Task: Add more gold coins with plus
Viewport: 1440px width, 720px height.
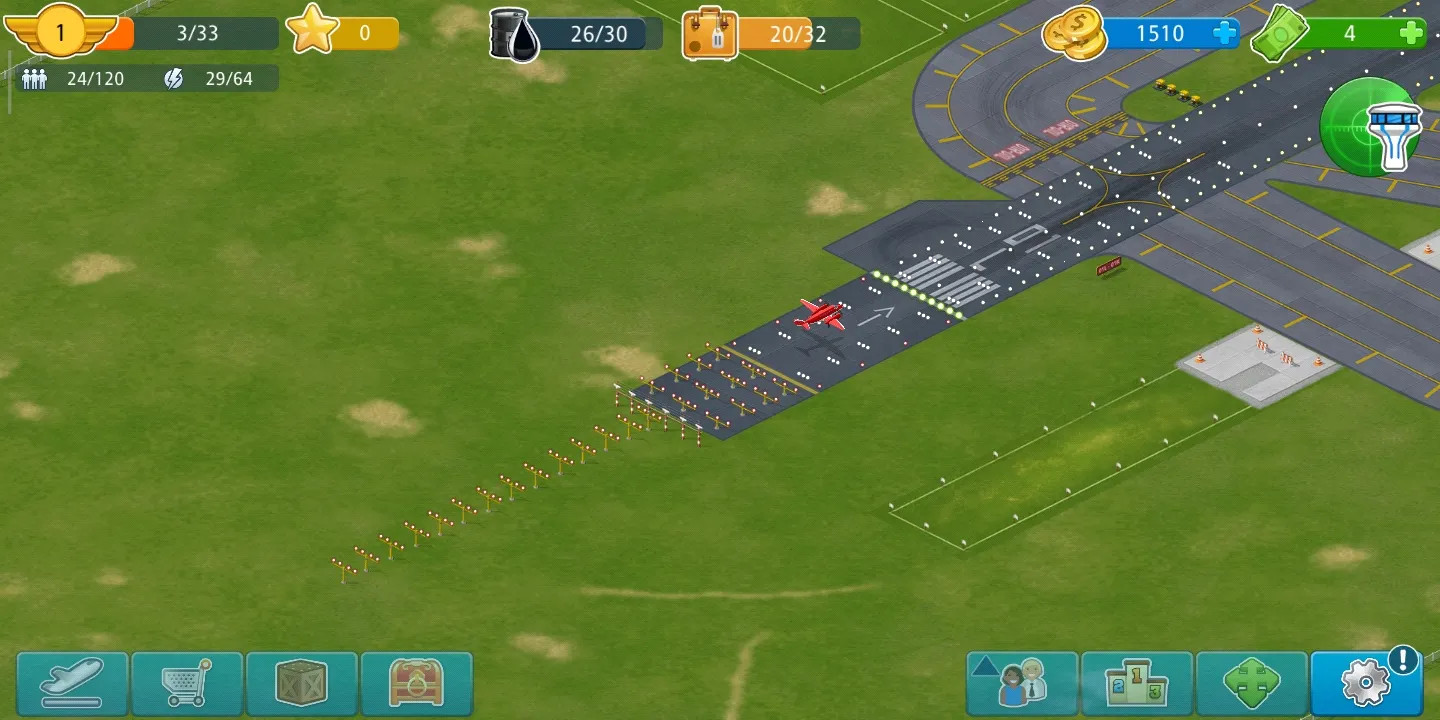Action: click(x=1224, y=34)
